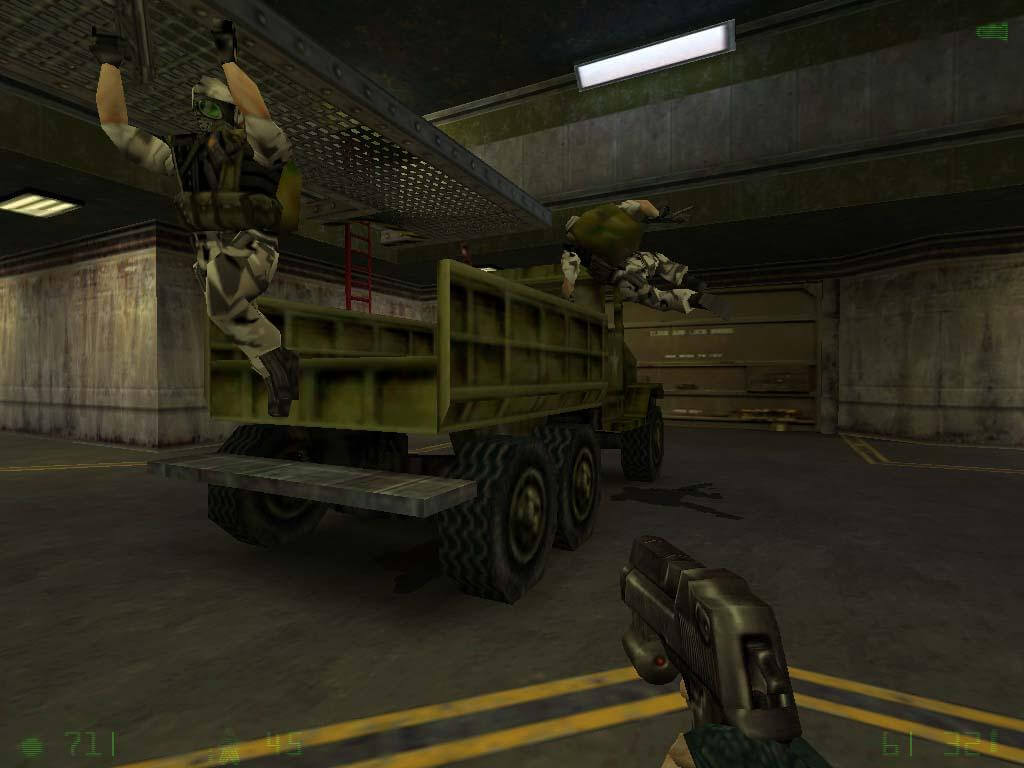
Task: Click the green night vision battery icon
Action: (991, 31)
